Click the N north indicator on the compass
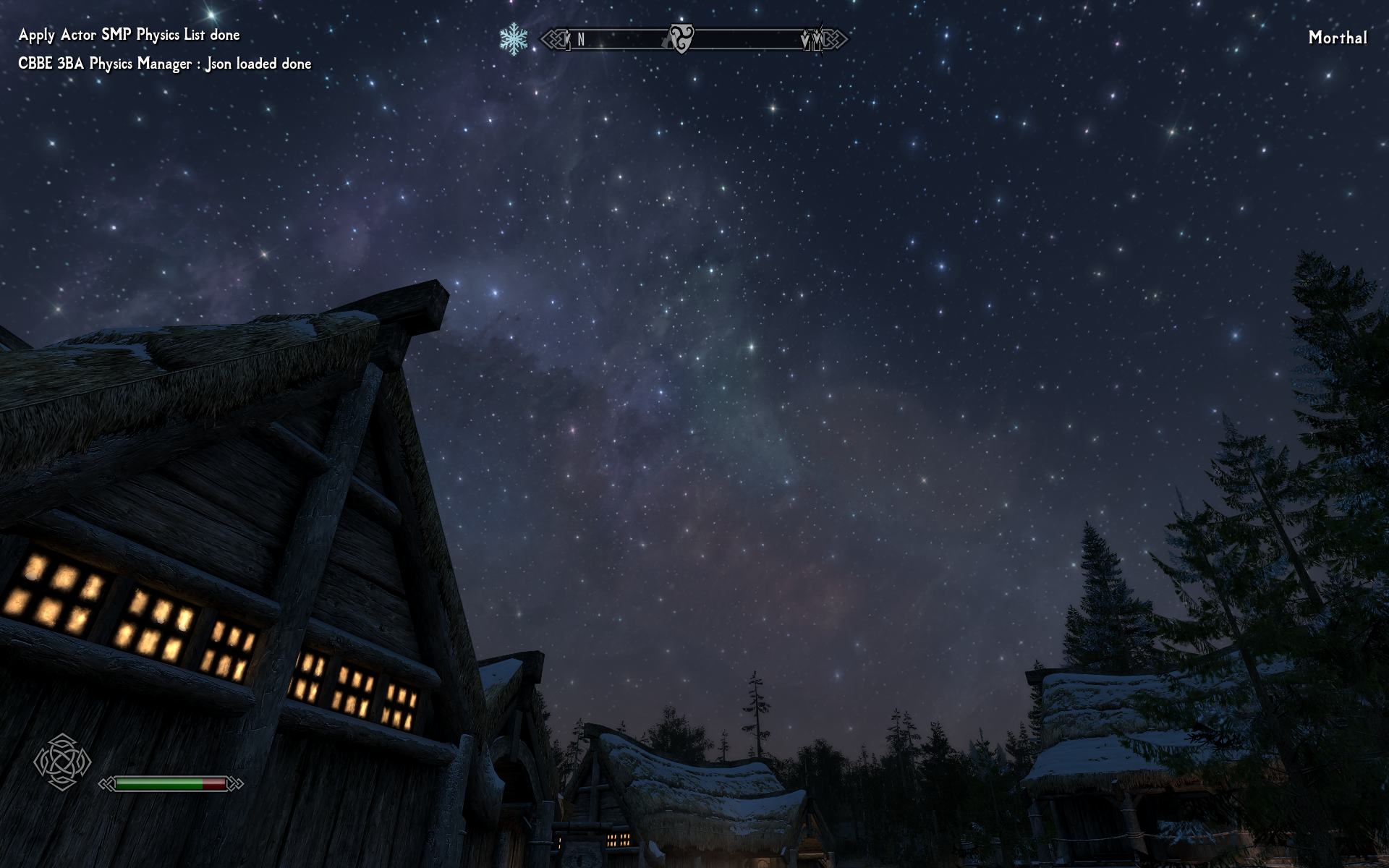1389x868 pixels. click(x=581, y=40)
